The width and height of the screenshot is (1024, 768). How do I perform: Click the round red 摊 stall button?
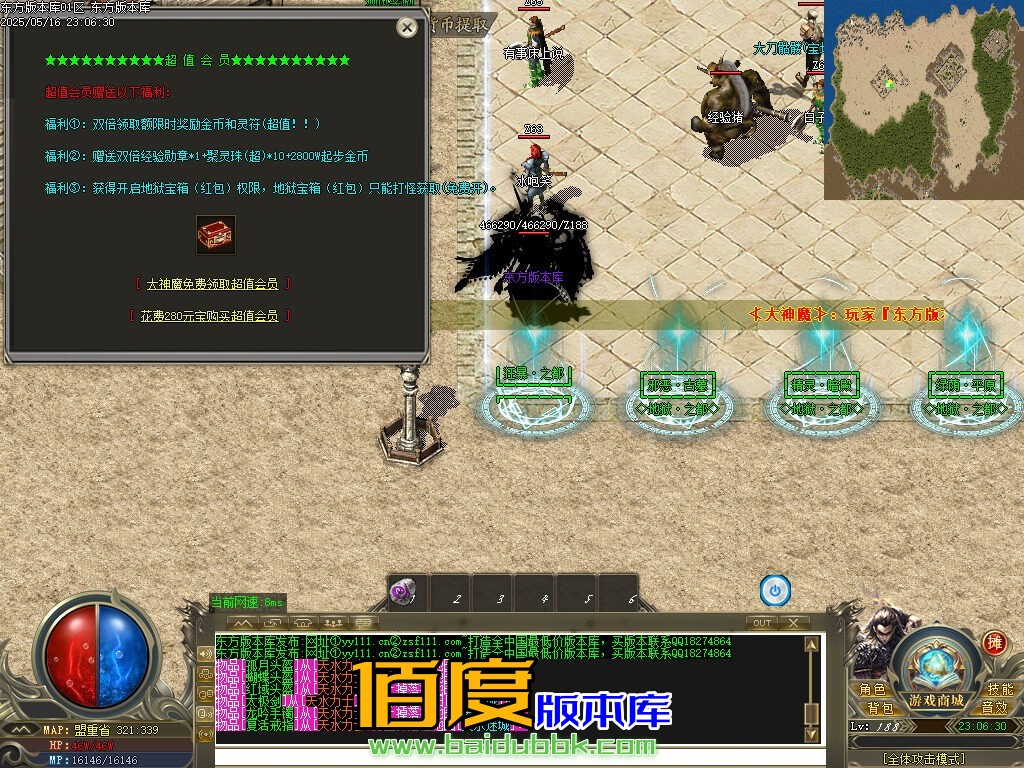pos(993,643)
